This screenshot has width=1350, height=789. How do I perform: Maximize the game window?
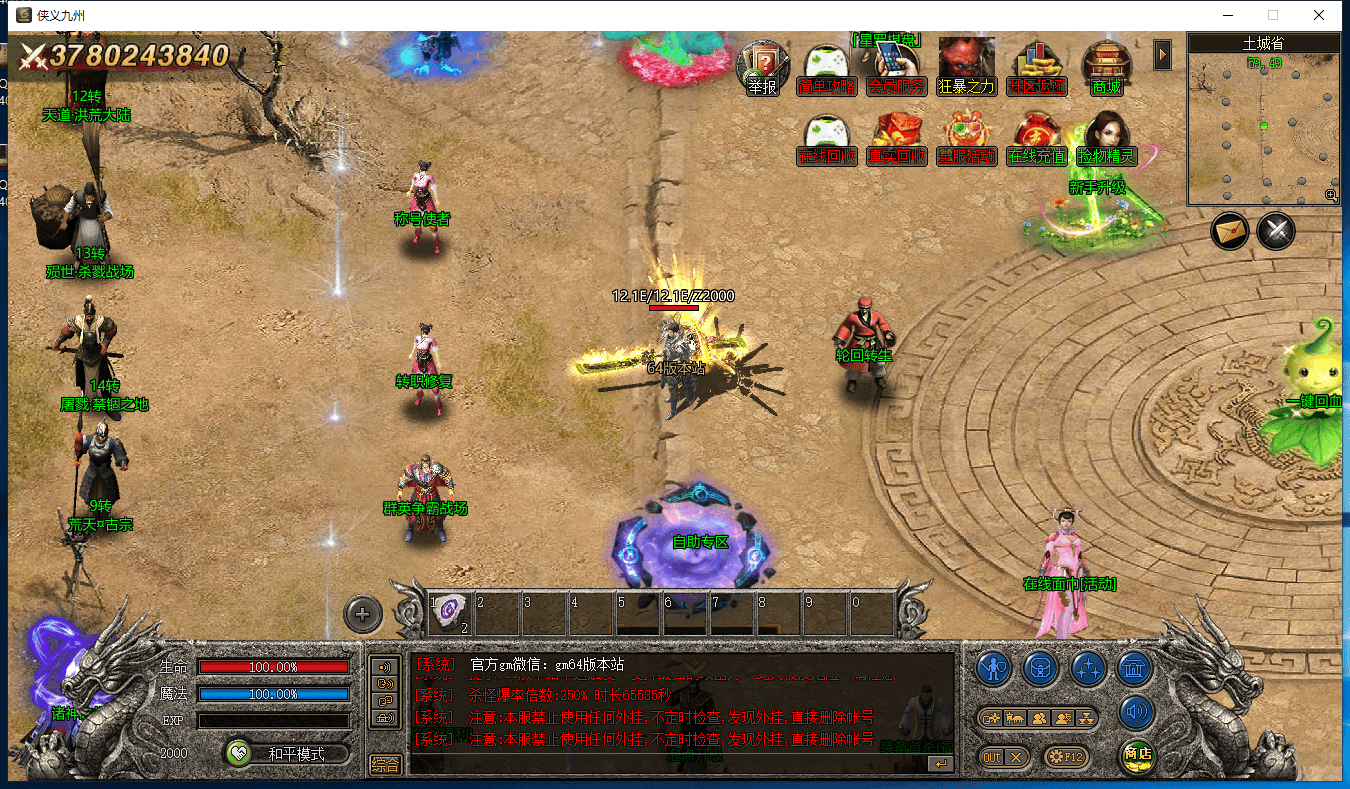pos(1273,15)
